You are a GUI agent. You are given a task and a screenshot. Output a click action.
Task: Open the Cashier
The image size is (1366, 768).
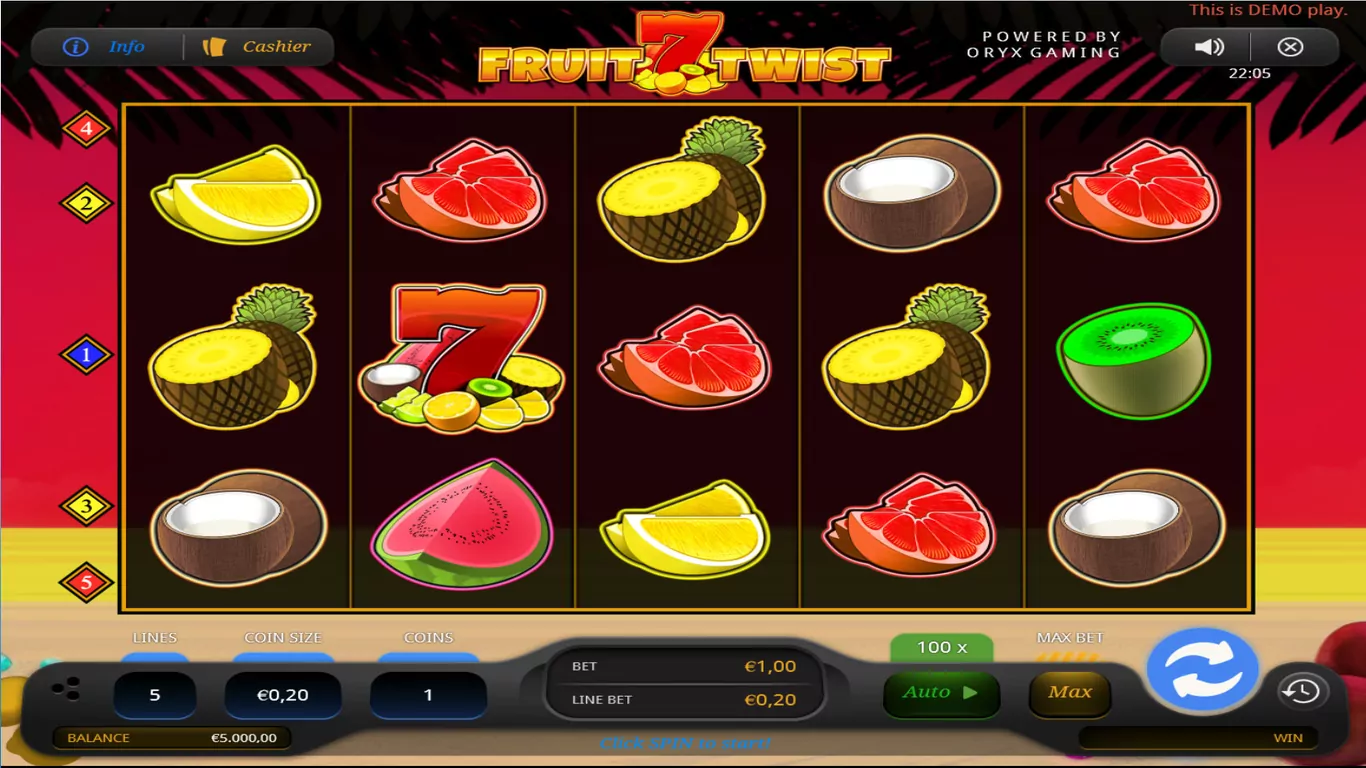pos(258,47)
